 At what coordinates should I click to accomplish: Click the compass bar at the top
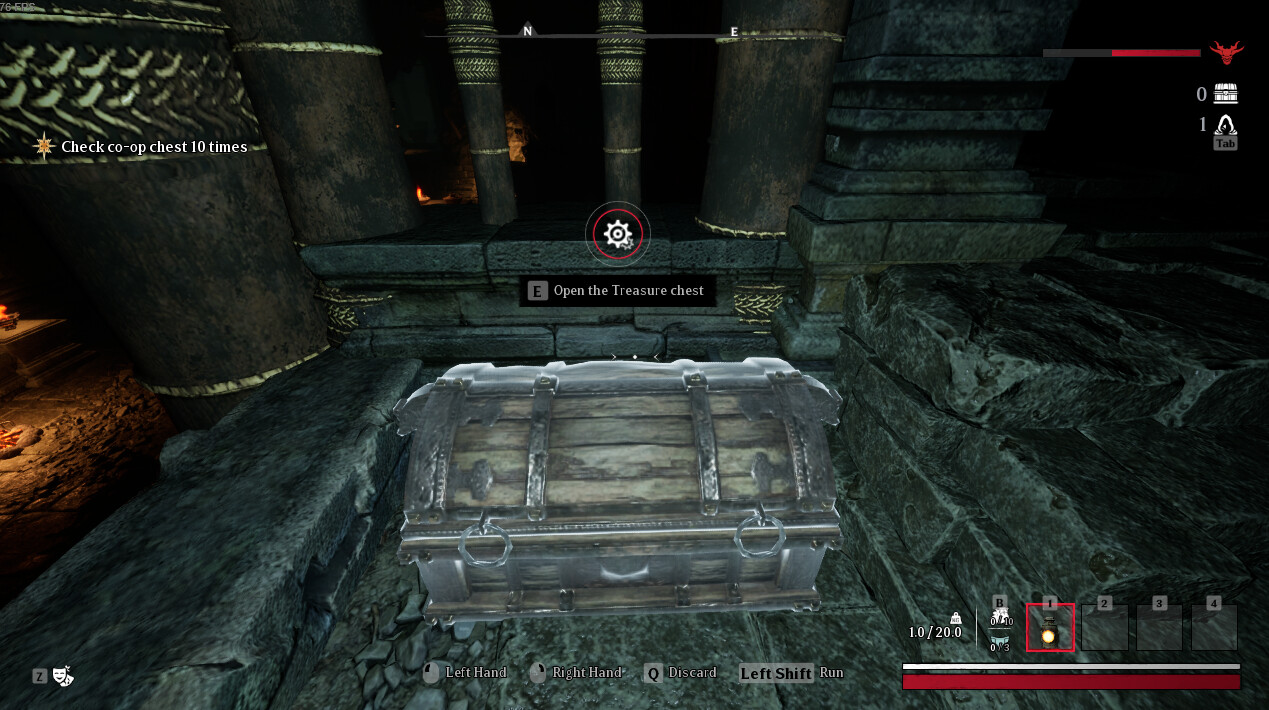click(632, 33)
